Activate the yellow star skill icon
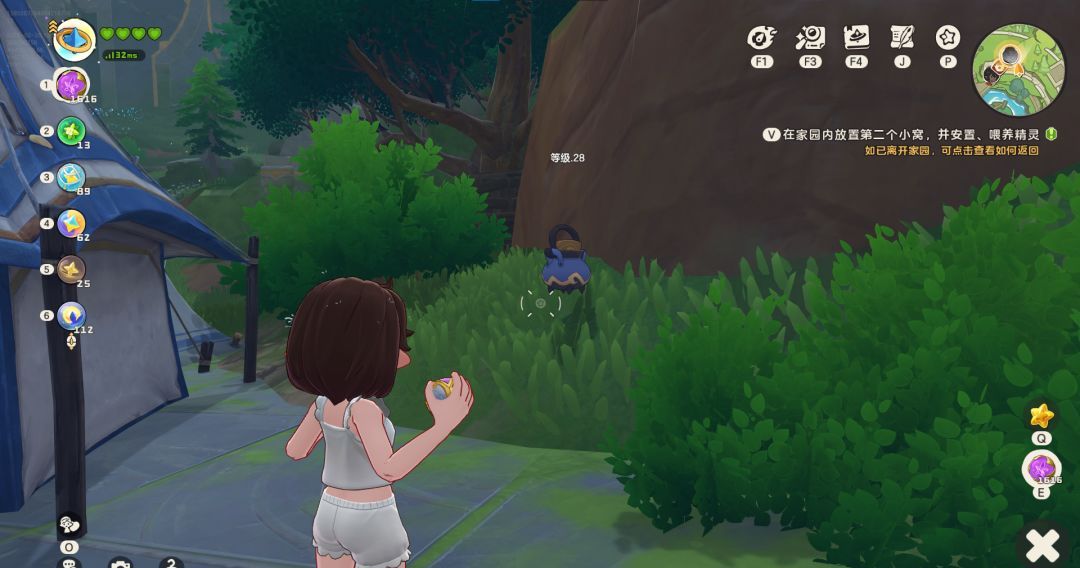1080x568 pixels. click(x=1041, y=414)
